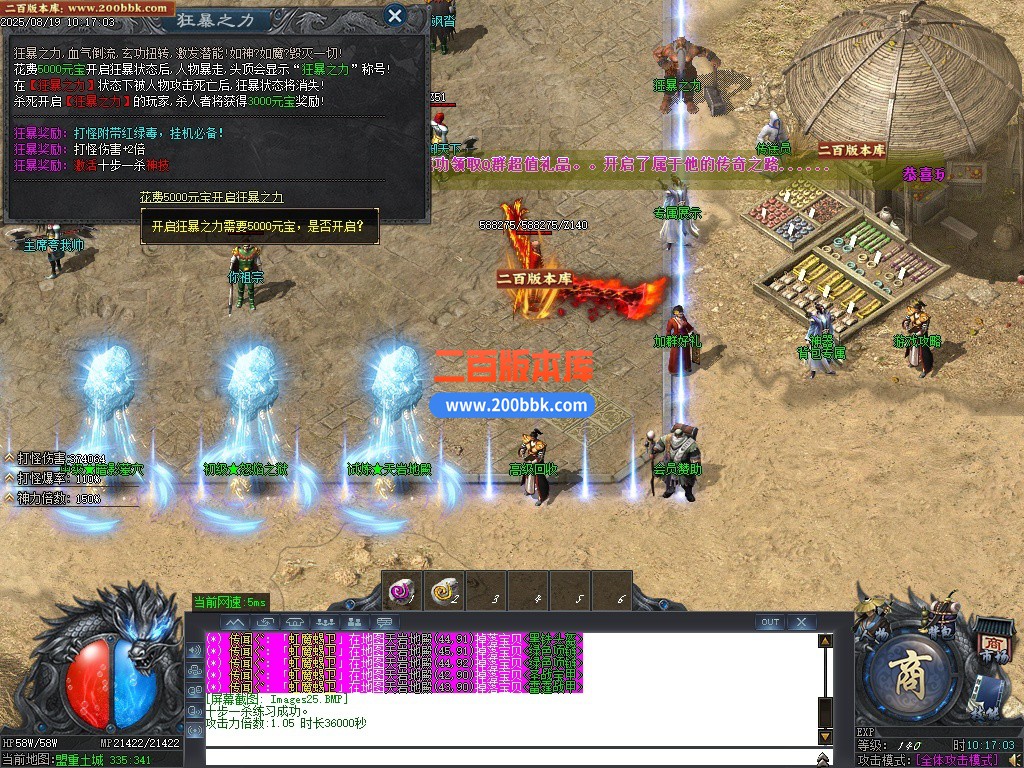Screen dimensions: 1024x768
Task: Close the 狂暴之力 dialog window
Action: tap(395, 15)
